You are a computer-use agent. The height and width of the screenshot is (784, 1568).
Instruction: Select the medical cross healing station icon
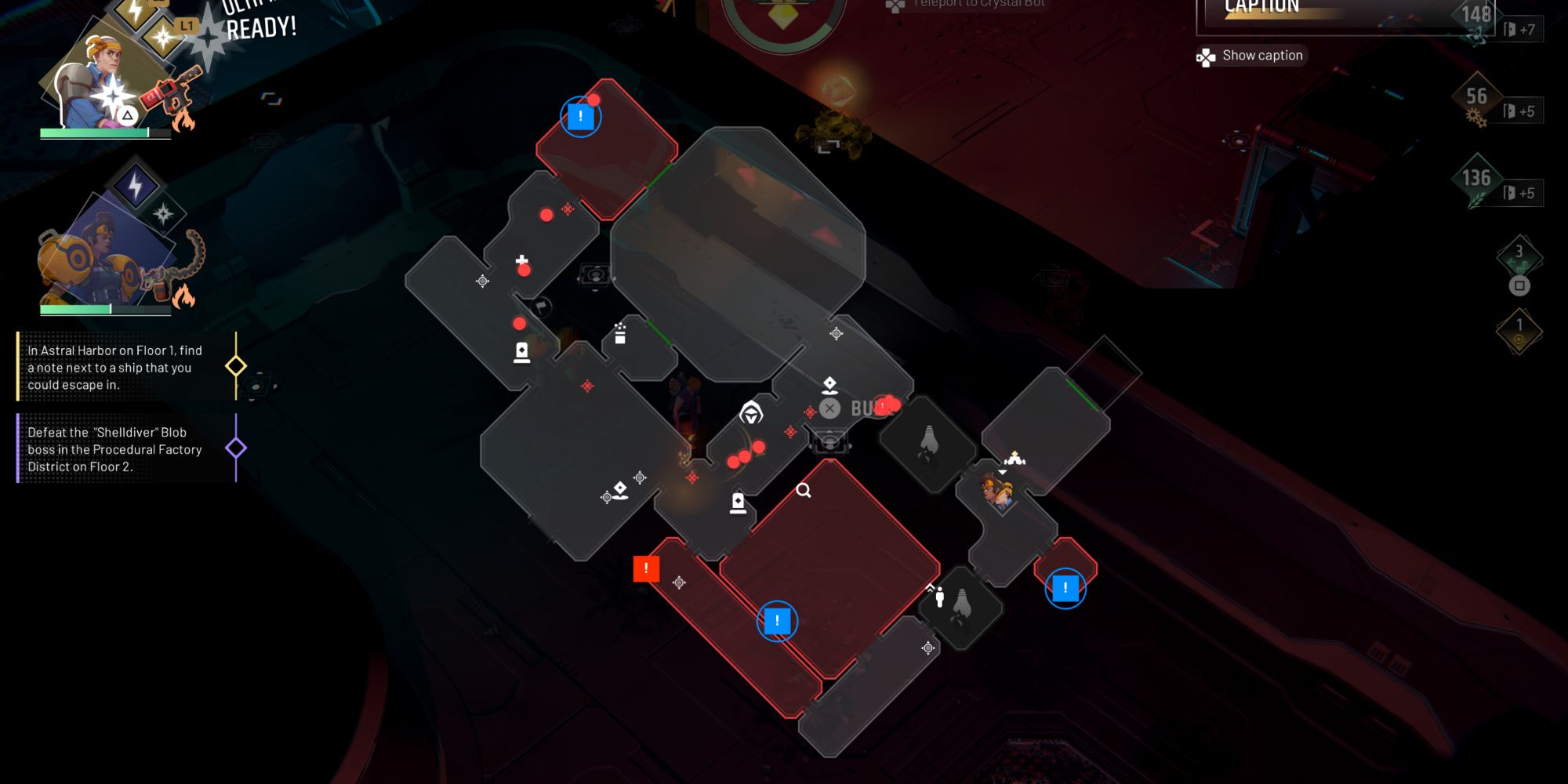click(520, 259)
